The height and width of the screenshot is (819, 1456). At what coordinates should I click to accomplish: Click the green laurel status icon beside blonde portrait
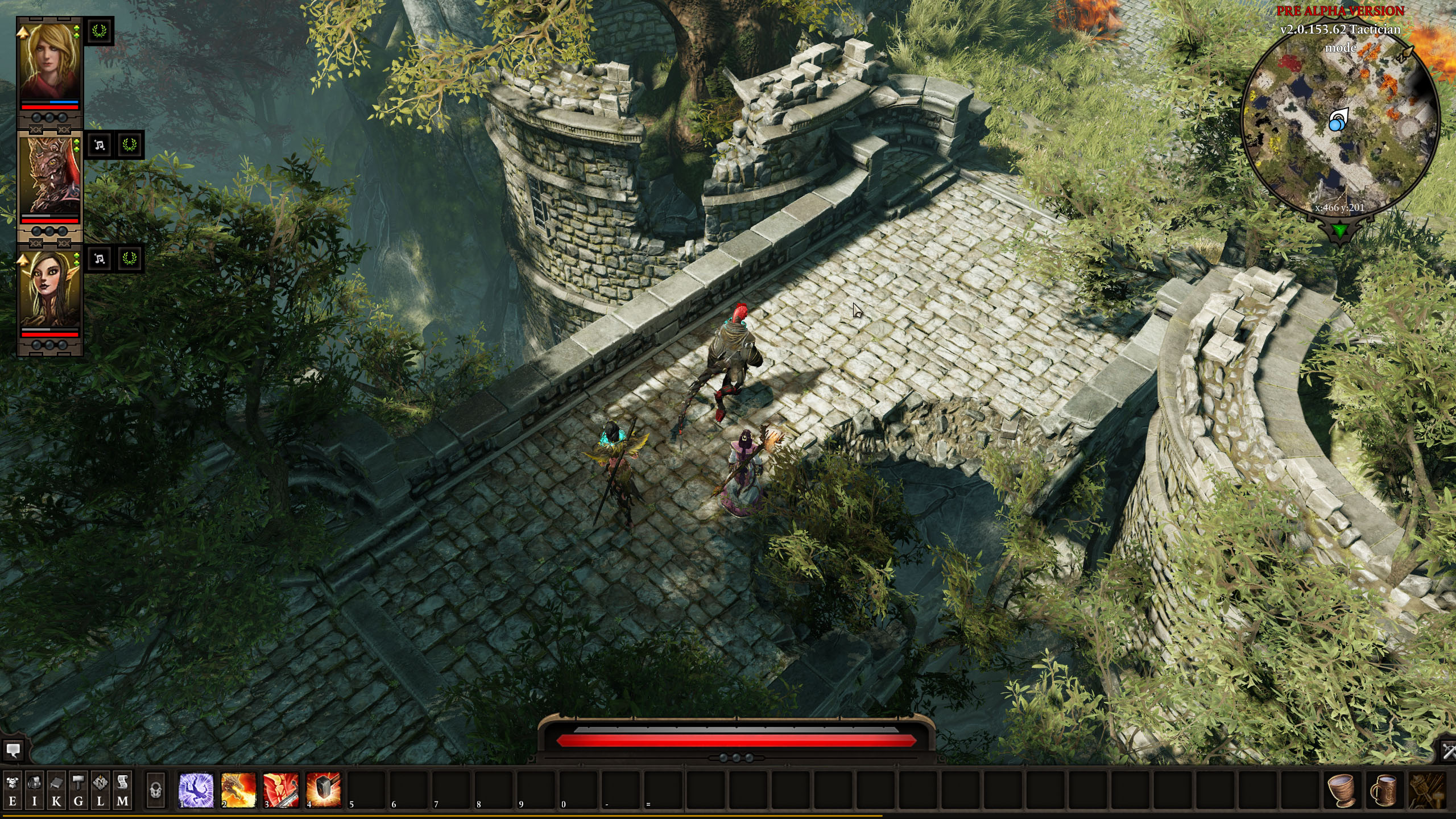(x=100, y=32)
